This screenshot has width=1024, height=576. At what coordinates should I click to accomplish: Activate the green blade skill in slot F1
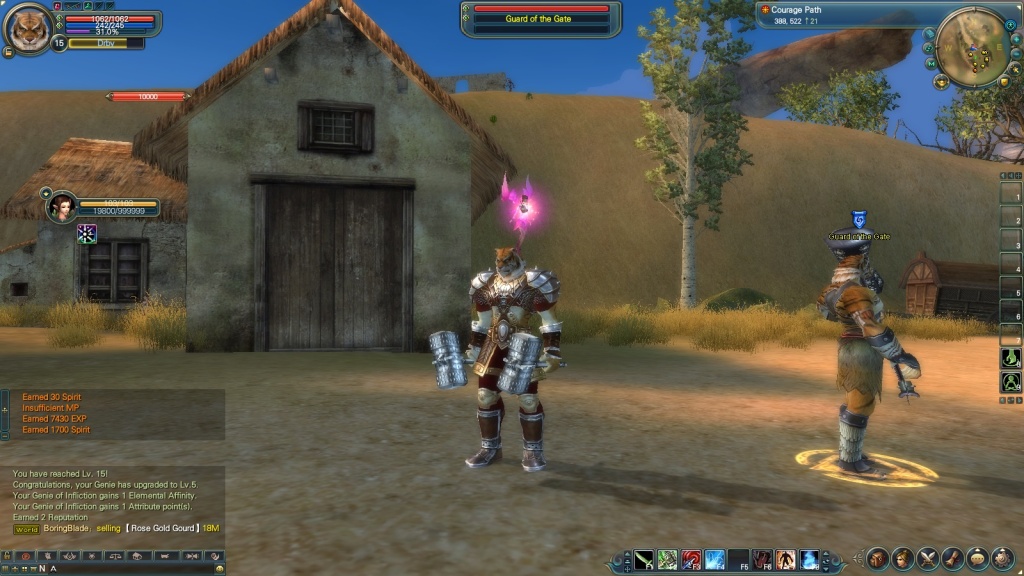tap(643, 558)
